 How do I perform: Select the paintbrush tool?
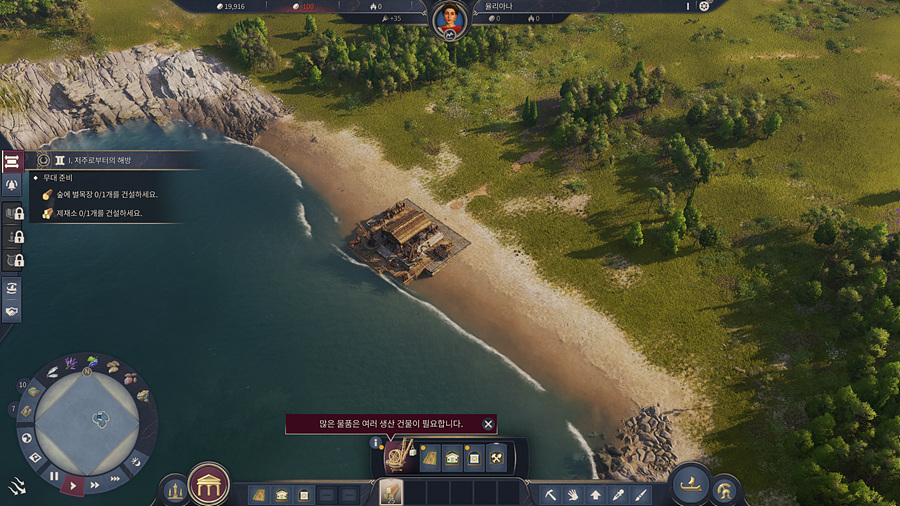pyautogui.click(x=641, y=494)
